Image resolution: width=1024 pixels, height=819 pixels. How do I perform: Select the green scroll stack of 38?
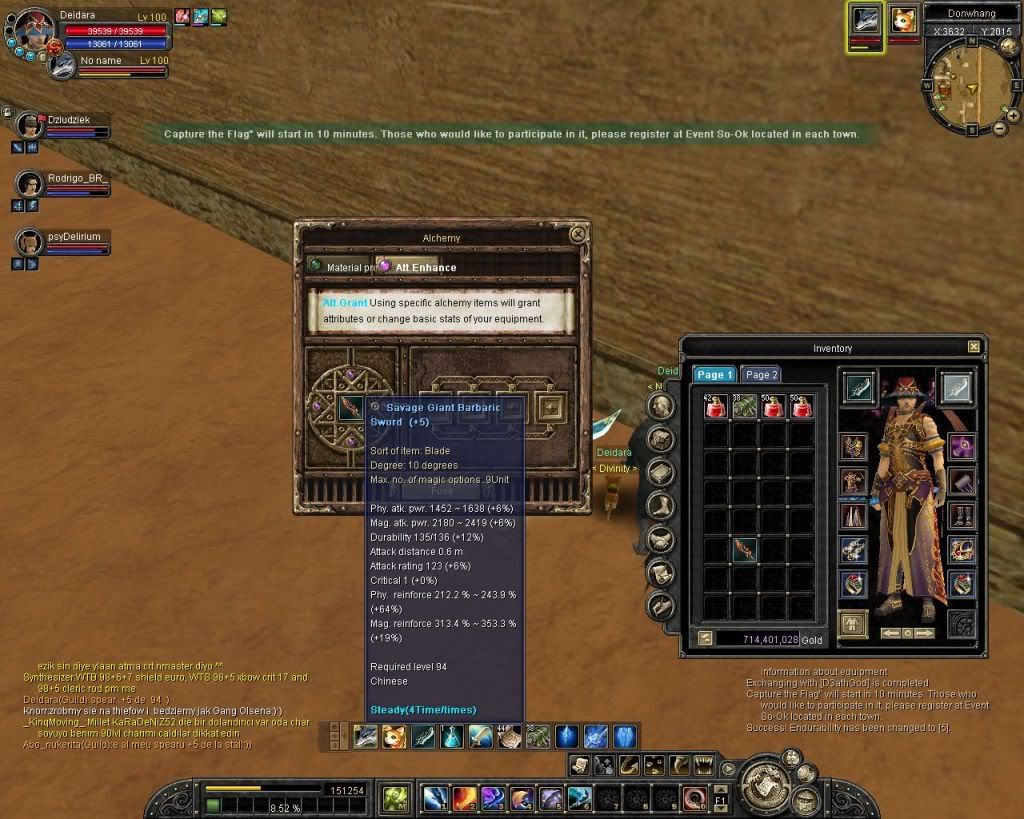pos(745,406)
